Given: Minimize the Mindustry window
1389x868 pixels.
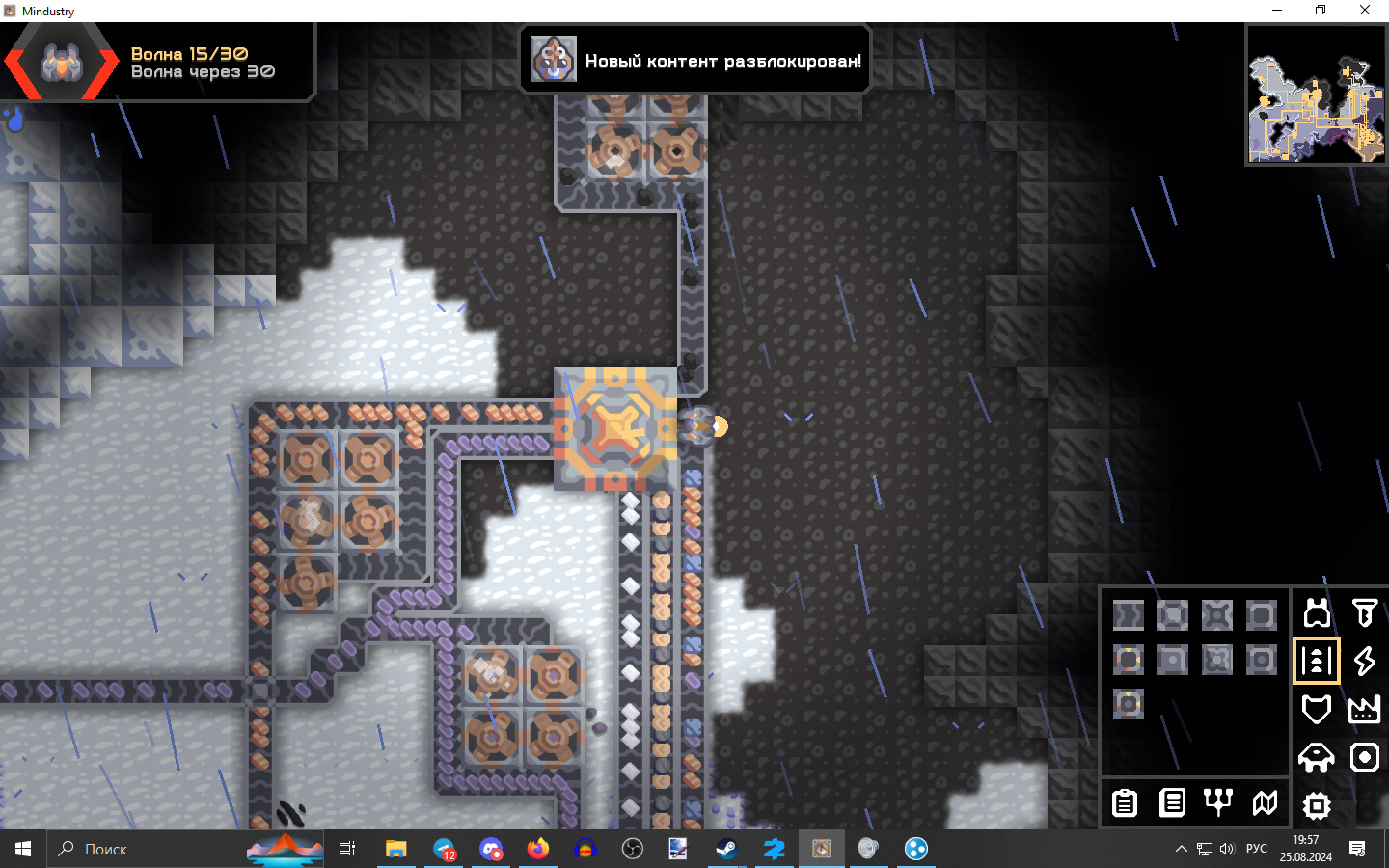Looking at the screenshot, I should (1277, 11).
